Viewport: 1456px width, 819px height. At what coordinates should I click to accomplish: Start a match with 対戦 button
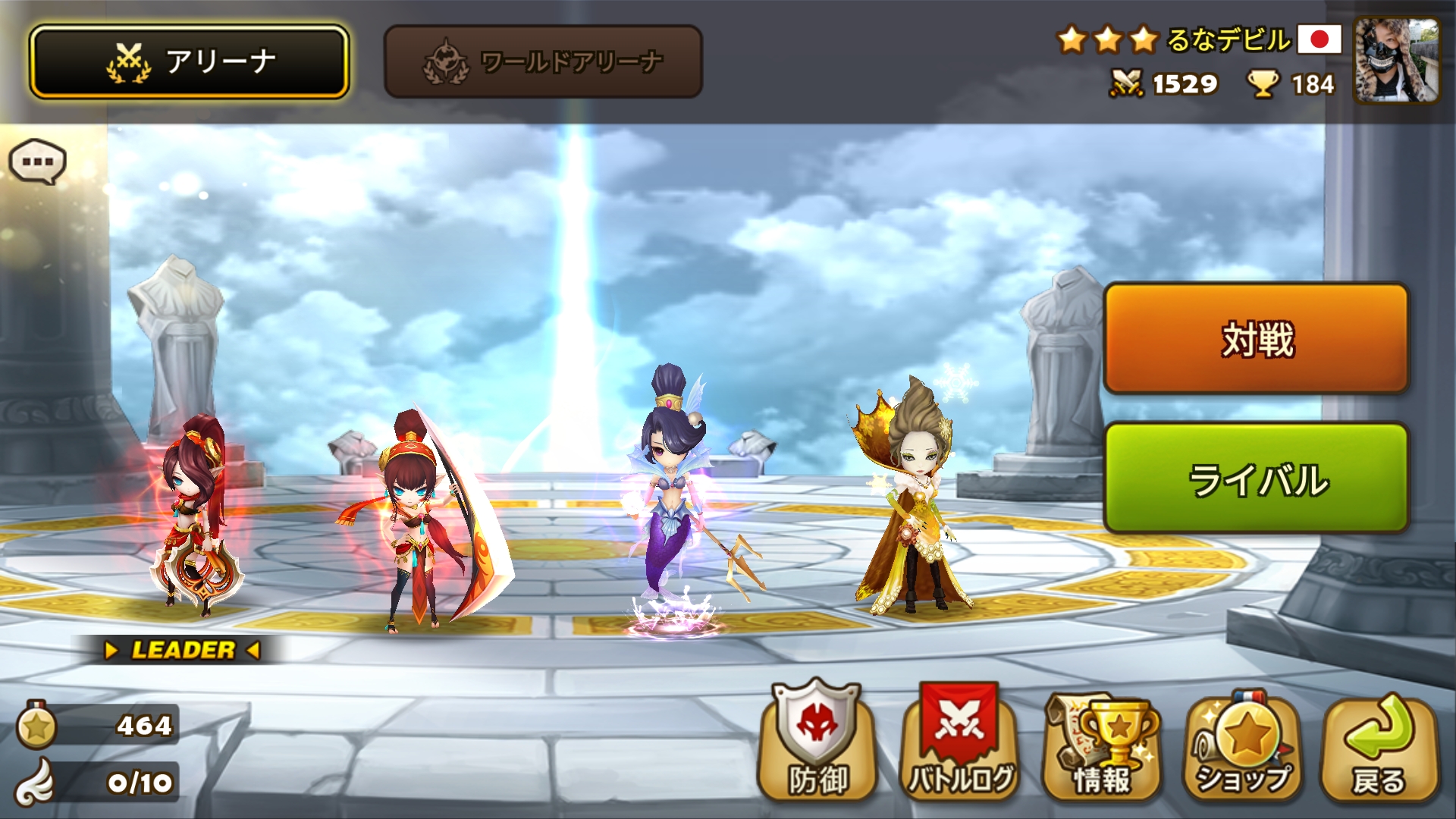(1256, 339)
